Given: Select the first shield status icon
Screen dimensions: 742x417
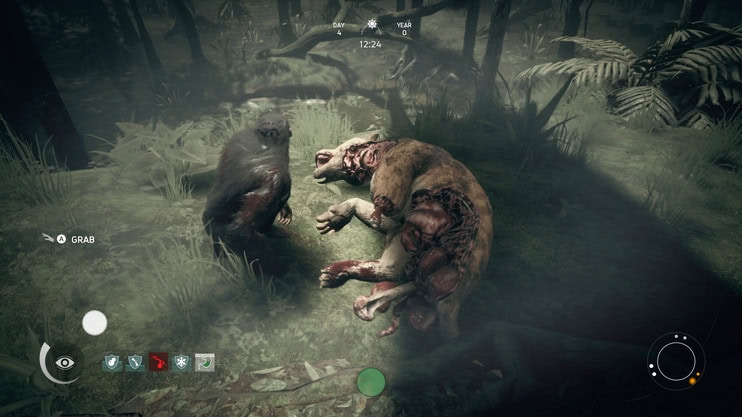Looking at the screenshot, I should point(112,362).
